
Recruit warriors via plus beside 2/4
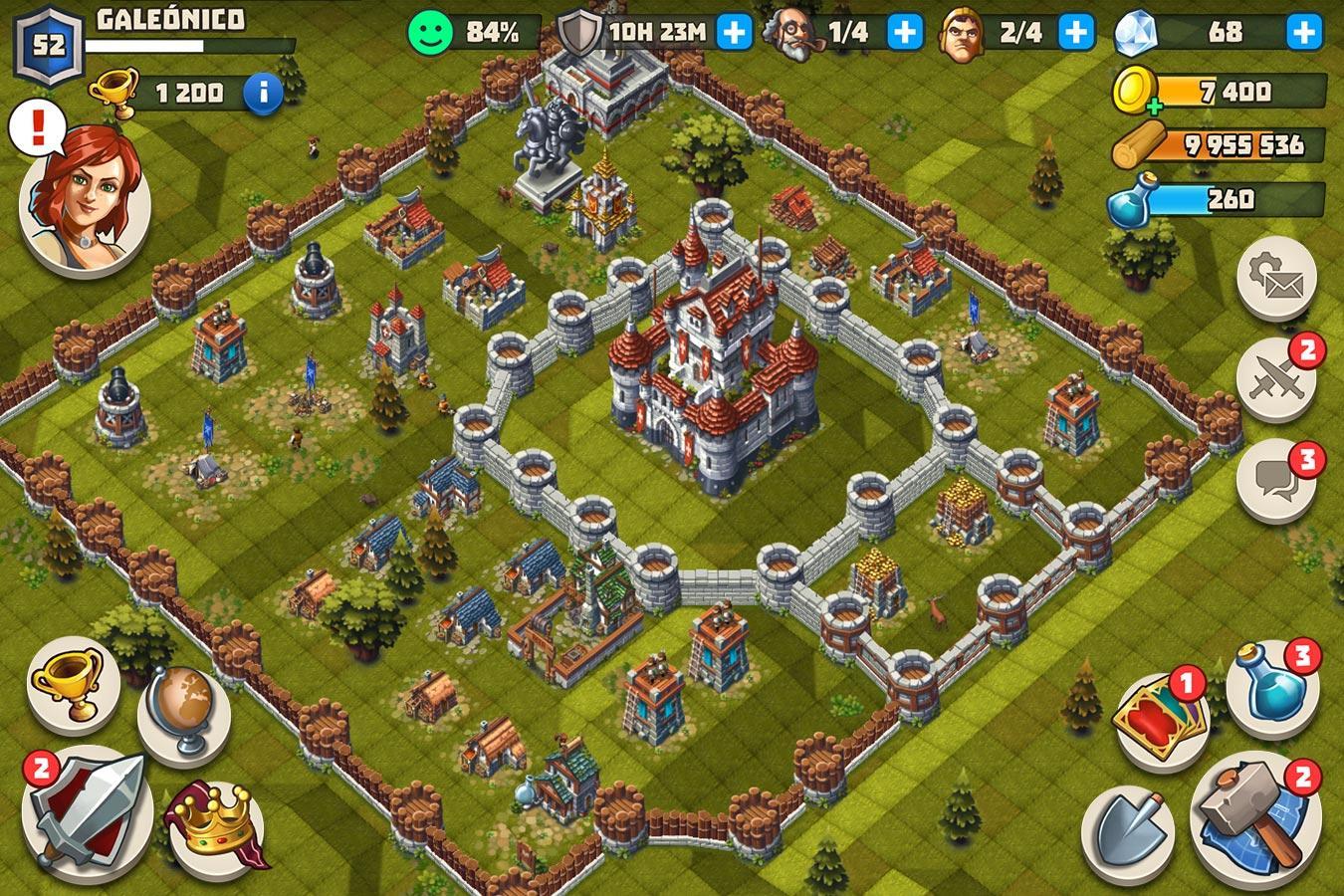1074,32
